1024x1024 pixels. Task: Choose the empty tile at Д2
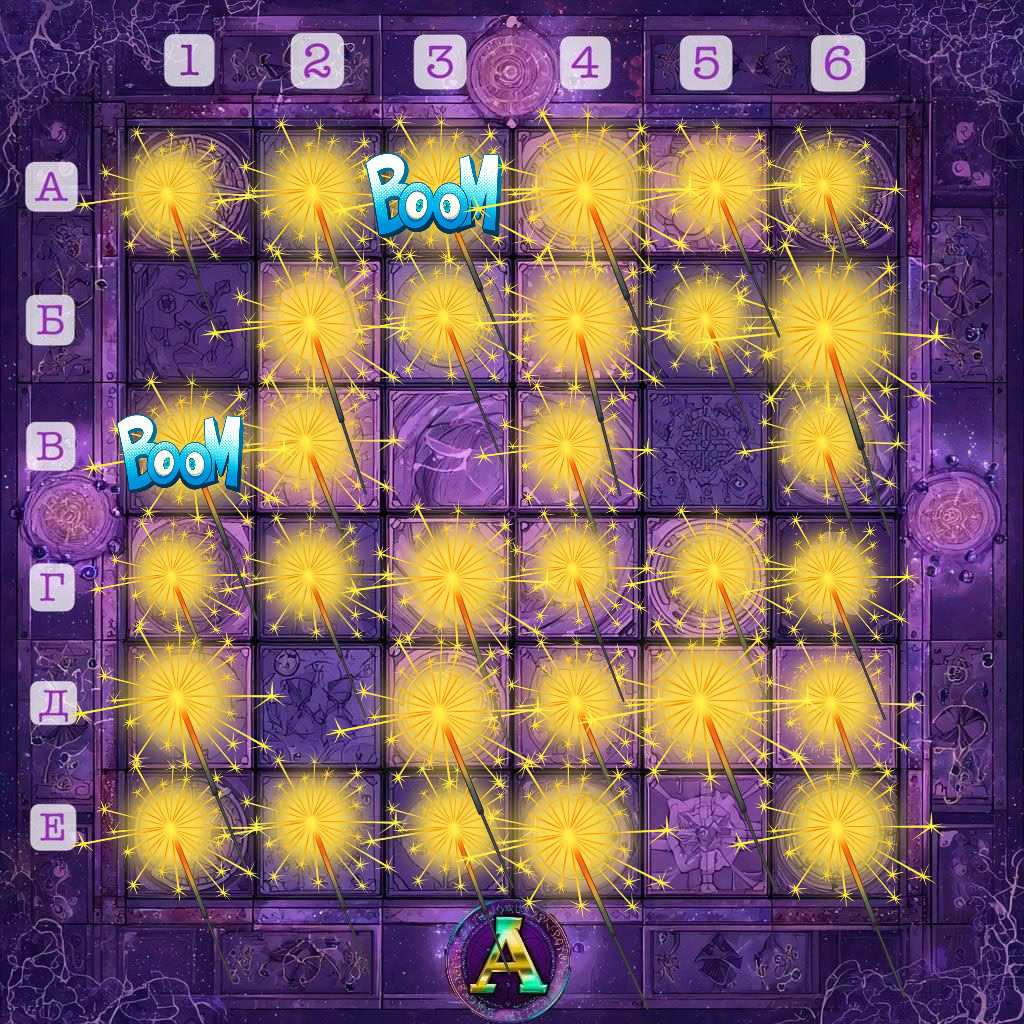coord(318,703)
